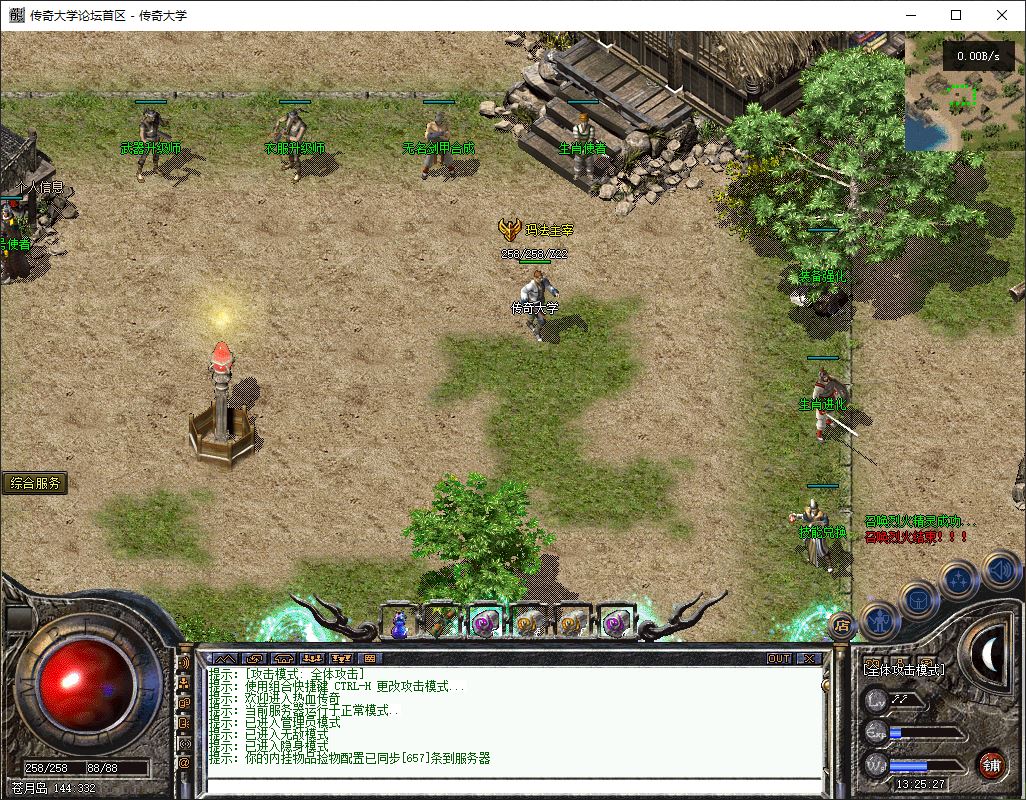The image size is (1026, 800).
Task: Click the group network channel icon
Action: 184,683
